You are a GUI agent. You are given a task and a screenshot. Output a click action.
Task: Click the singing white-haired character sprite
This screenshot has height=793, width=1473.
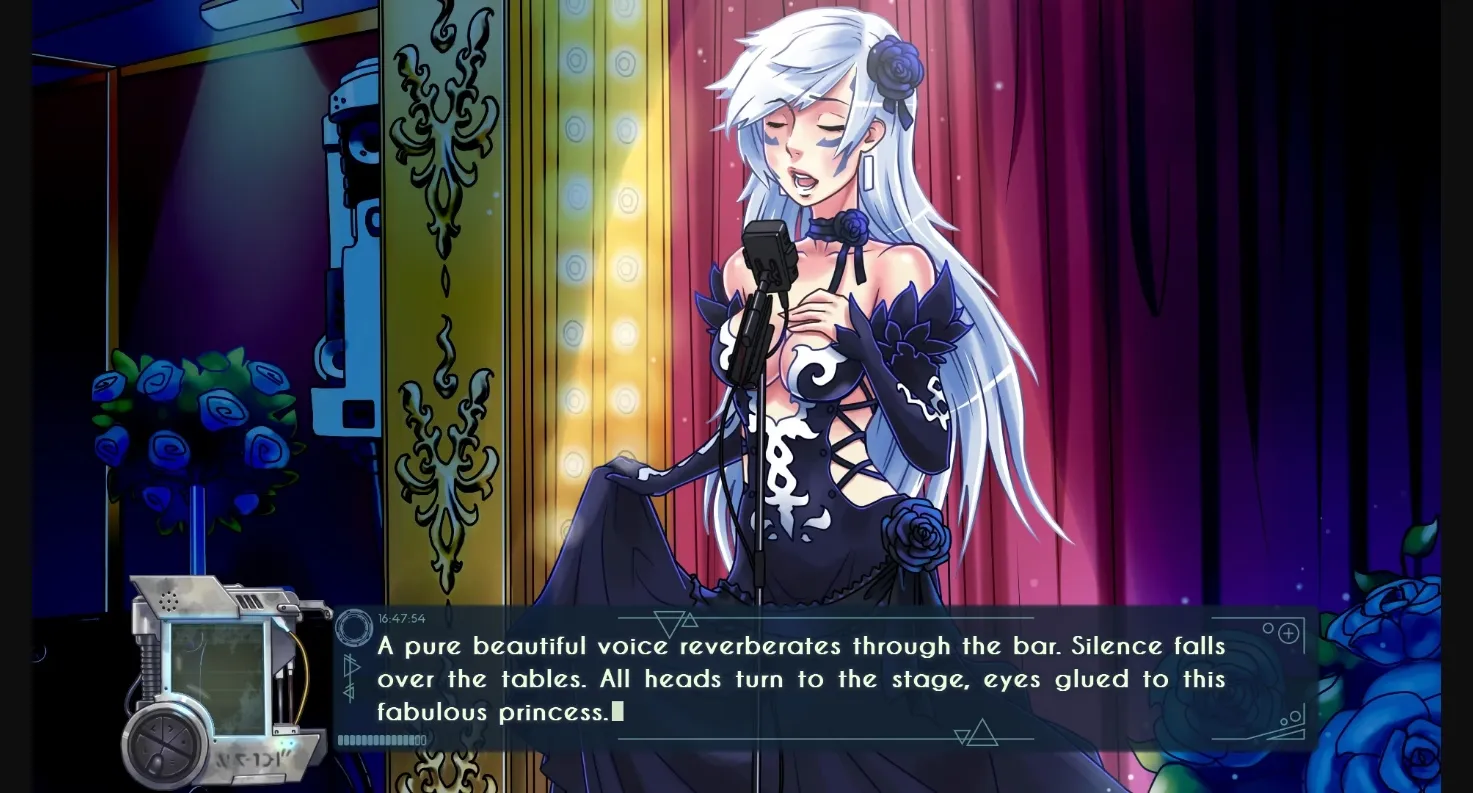point(830,300)
